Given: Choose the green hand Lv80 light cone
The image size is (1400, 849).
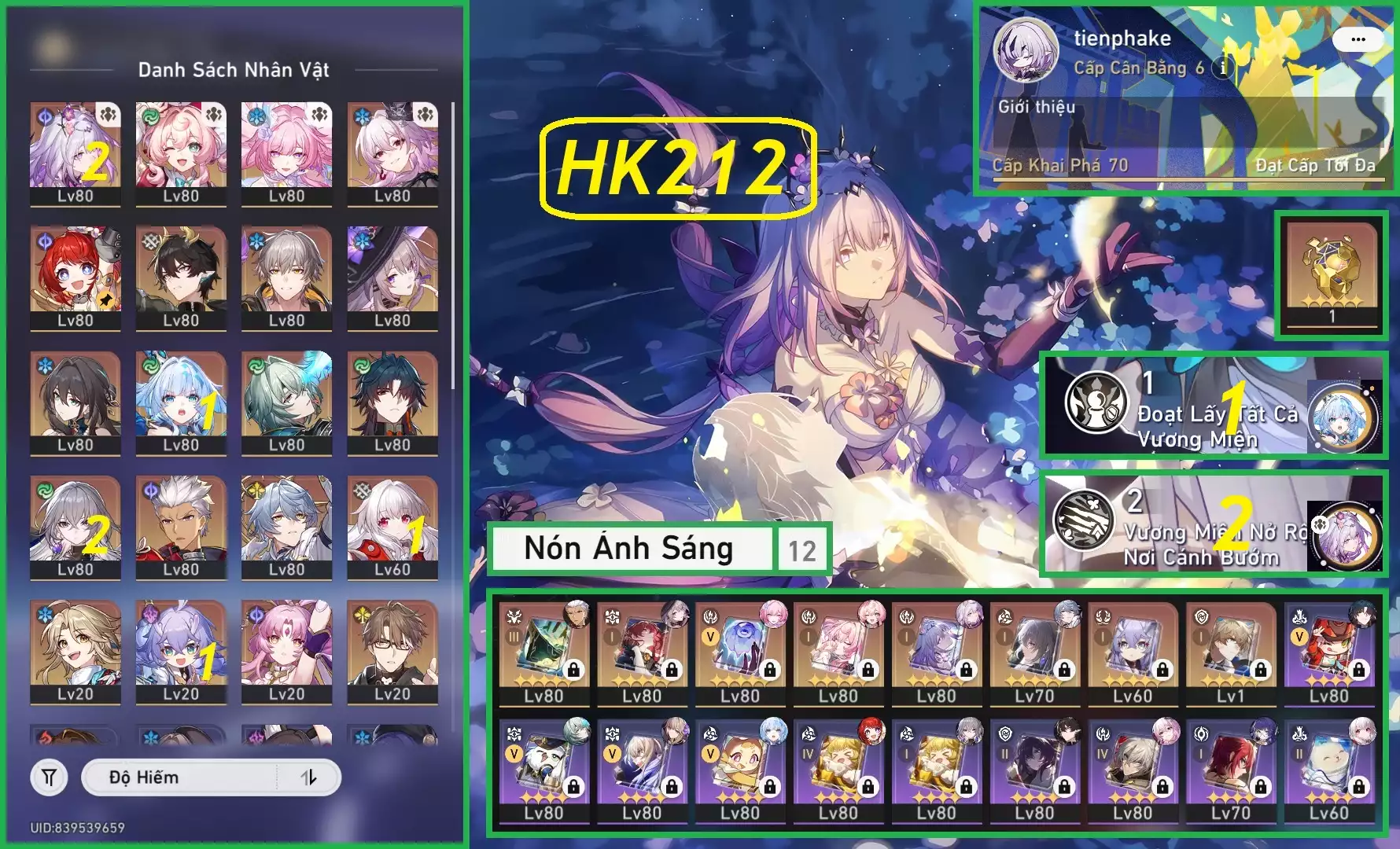Looking at the screenshot, I should click(x=543, y=652).
